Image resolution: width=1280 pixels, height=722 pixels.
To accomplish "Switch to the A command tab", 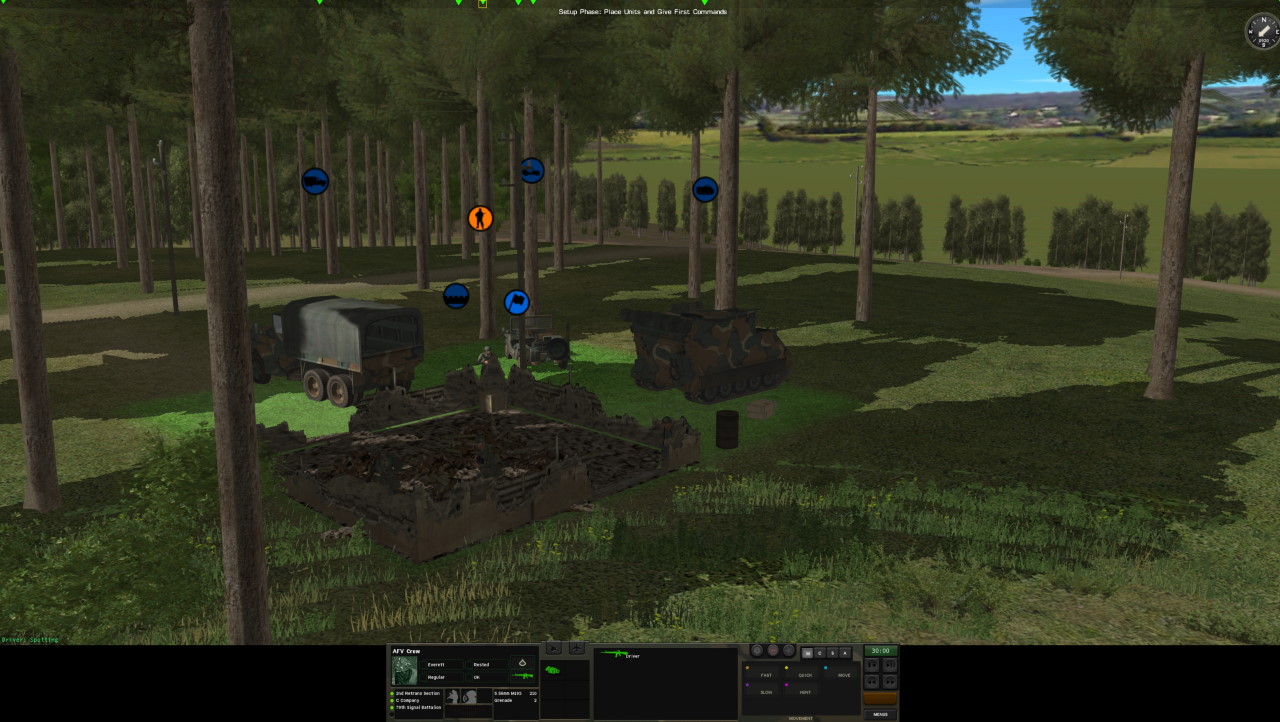I will 845,653.
